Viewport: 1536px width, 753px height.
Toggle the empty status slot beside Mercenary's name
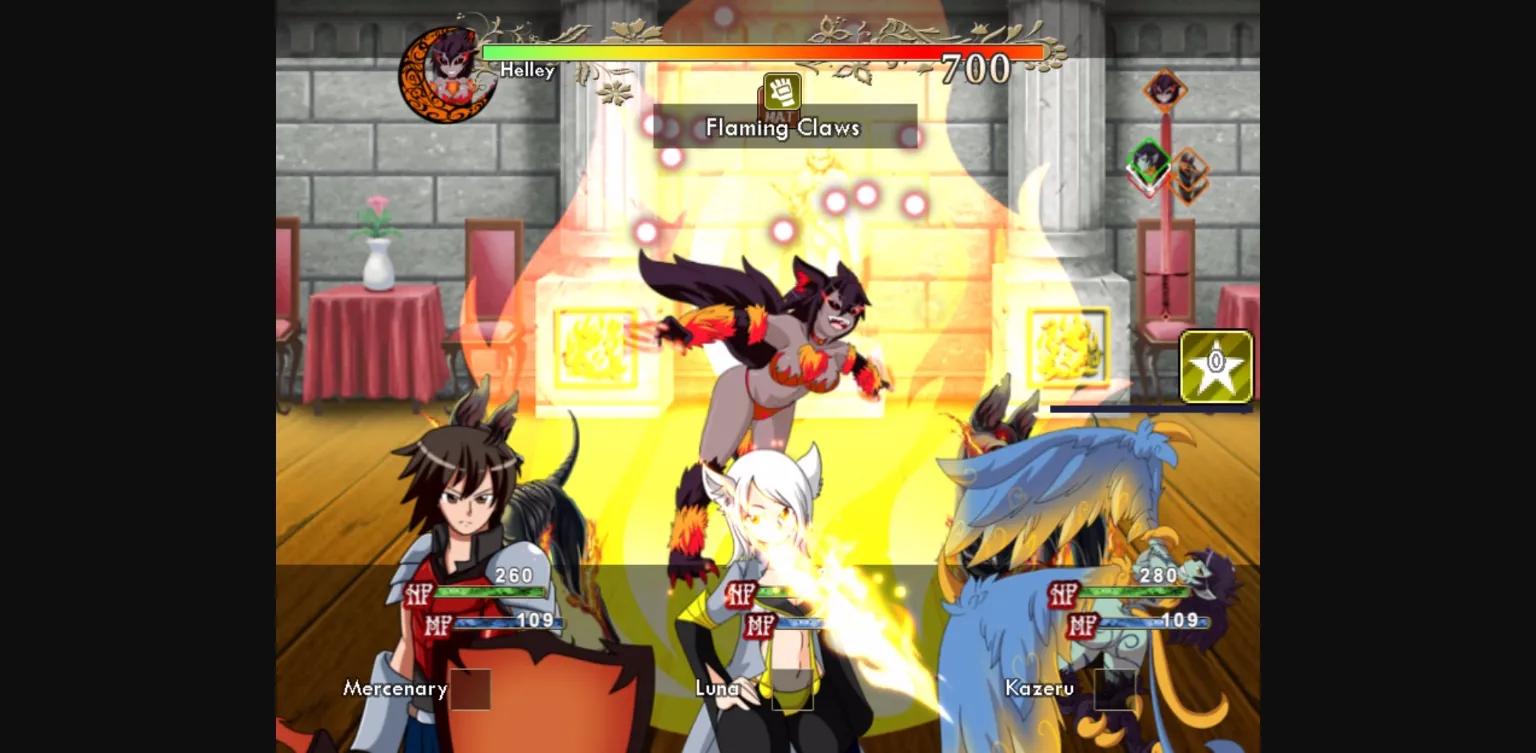(x=470, y=689)
